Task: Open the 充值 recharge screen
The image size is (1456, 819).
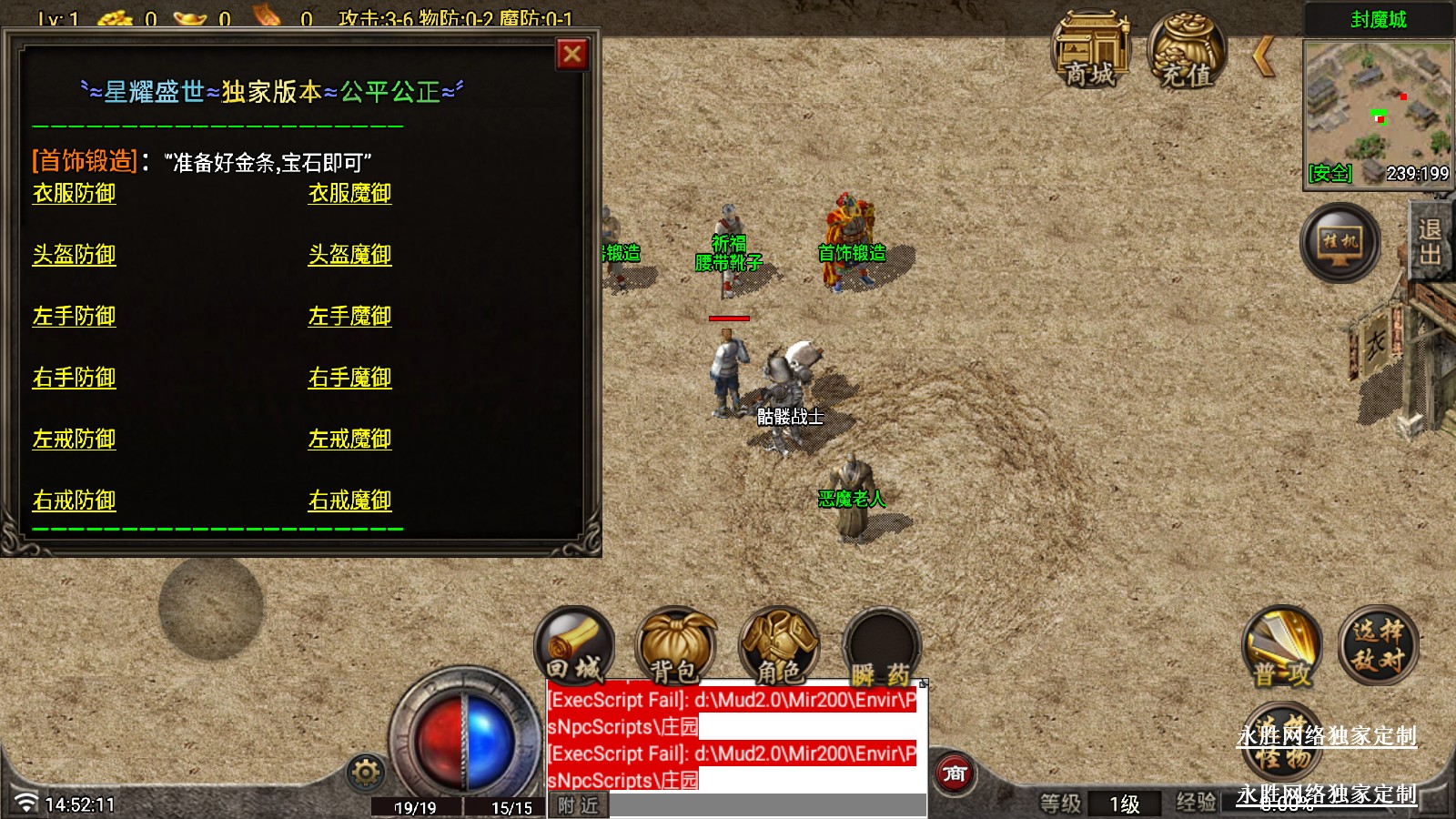Action: coord(1187,50)
